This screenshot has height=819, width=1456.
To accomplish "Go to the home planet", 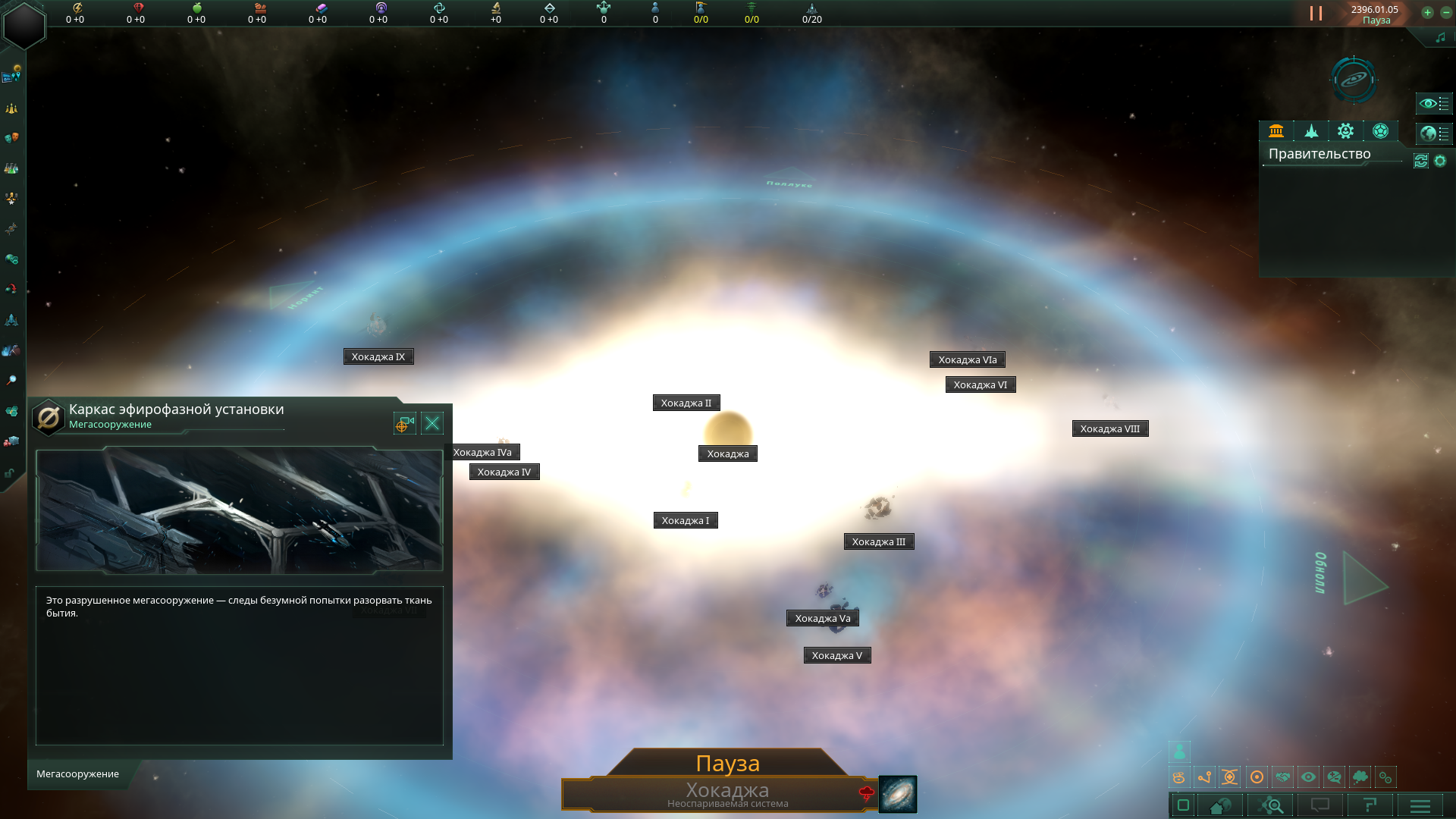I will click(1220, 805).
